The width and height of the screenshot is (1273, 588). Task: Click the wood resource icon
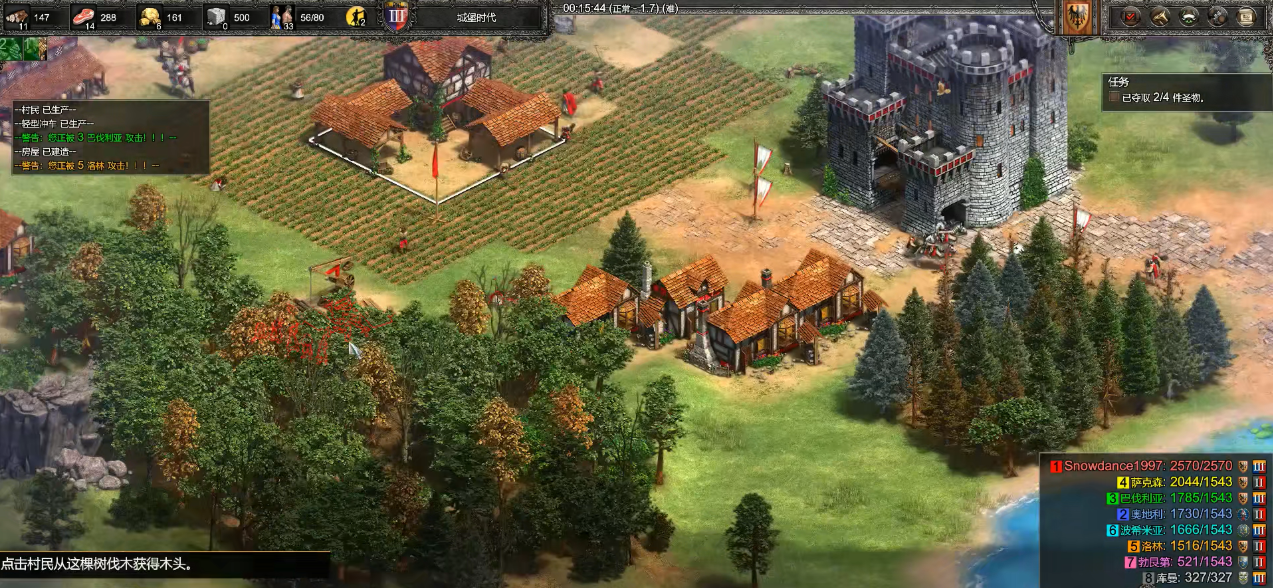(18, 17)
